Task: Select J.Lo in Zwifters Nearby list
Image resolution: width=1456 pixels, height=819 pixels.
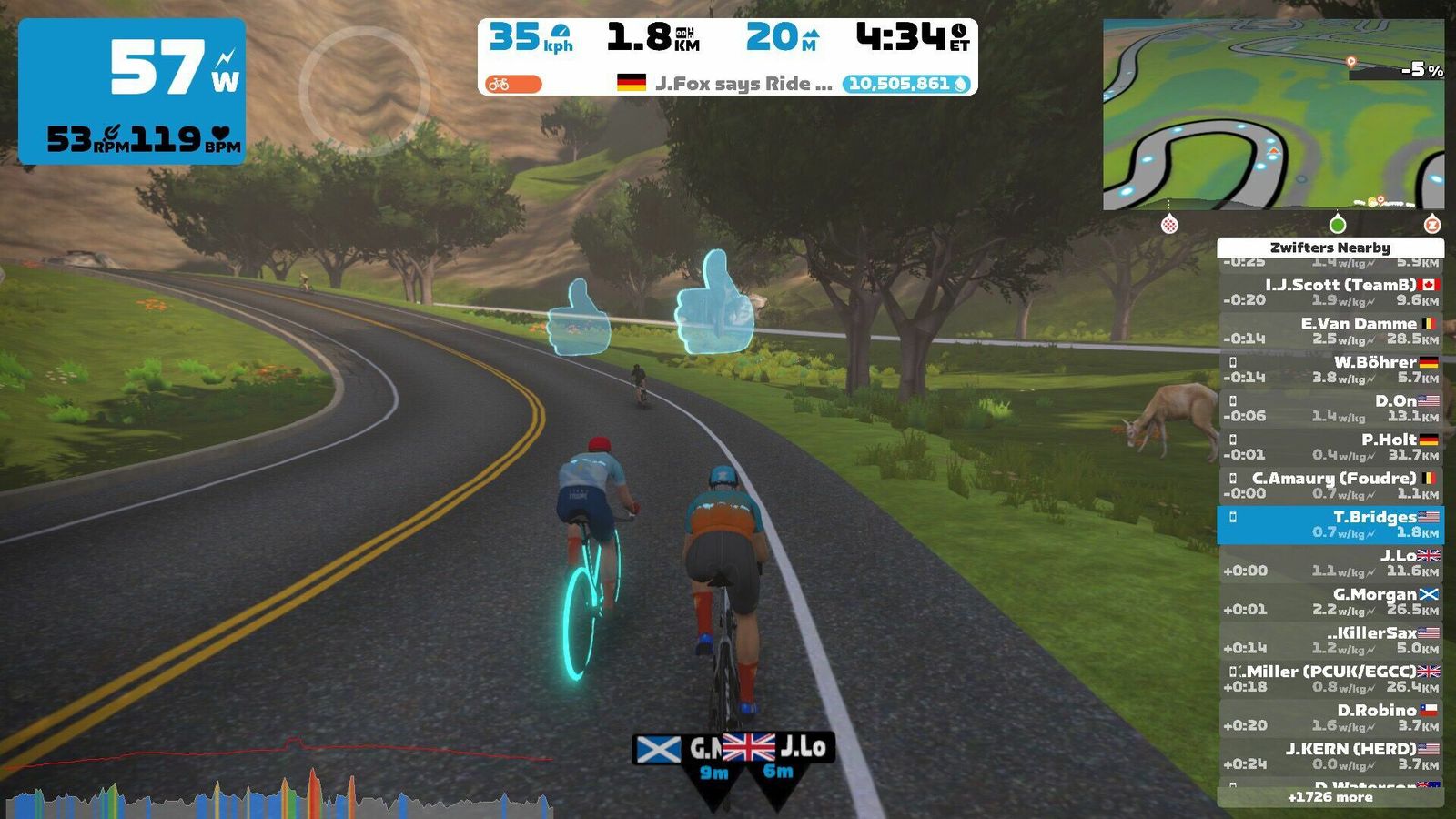Action: pyautogui.click(x=1330, y=562)
